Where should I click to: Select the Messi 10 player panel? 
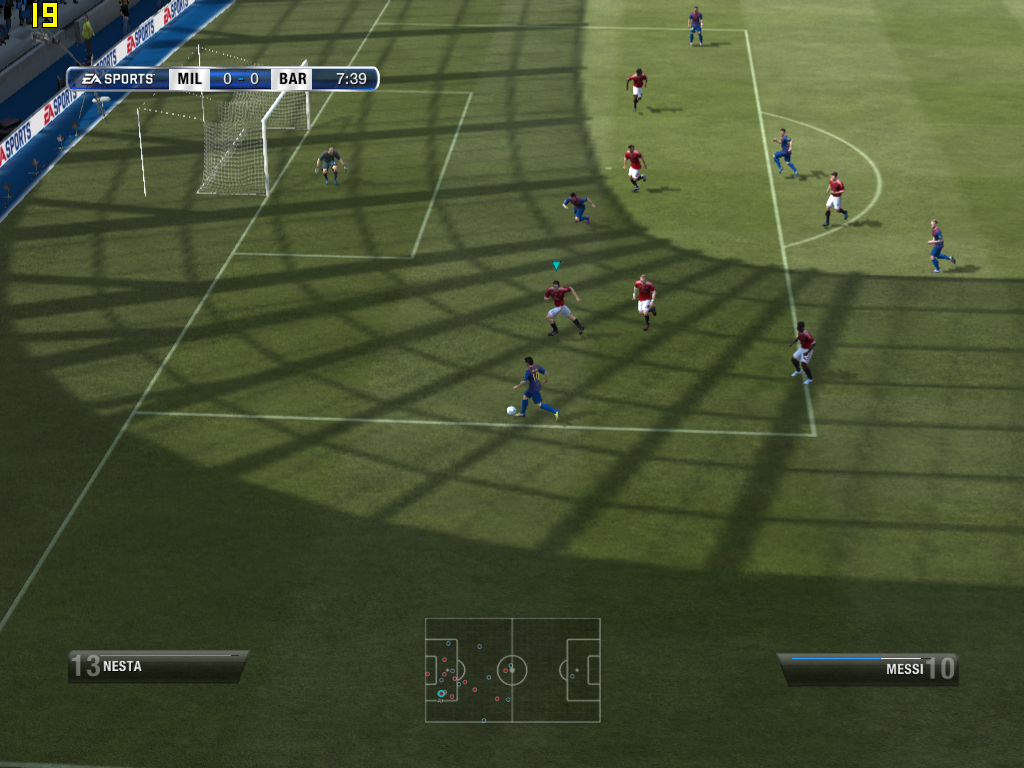point(867,669)
